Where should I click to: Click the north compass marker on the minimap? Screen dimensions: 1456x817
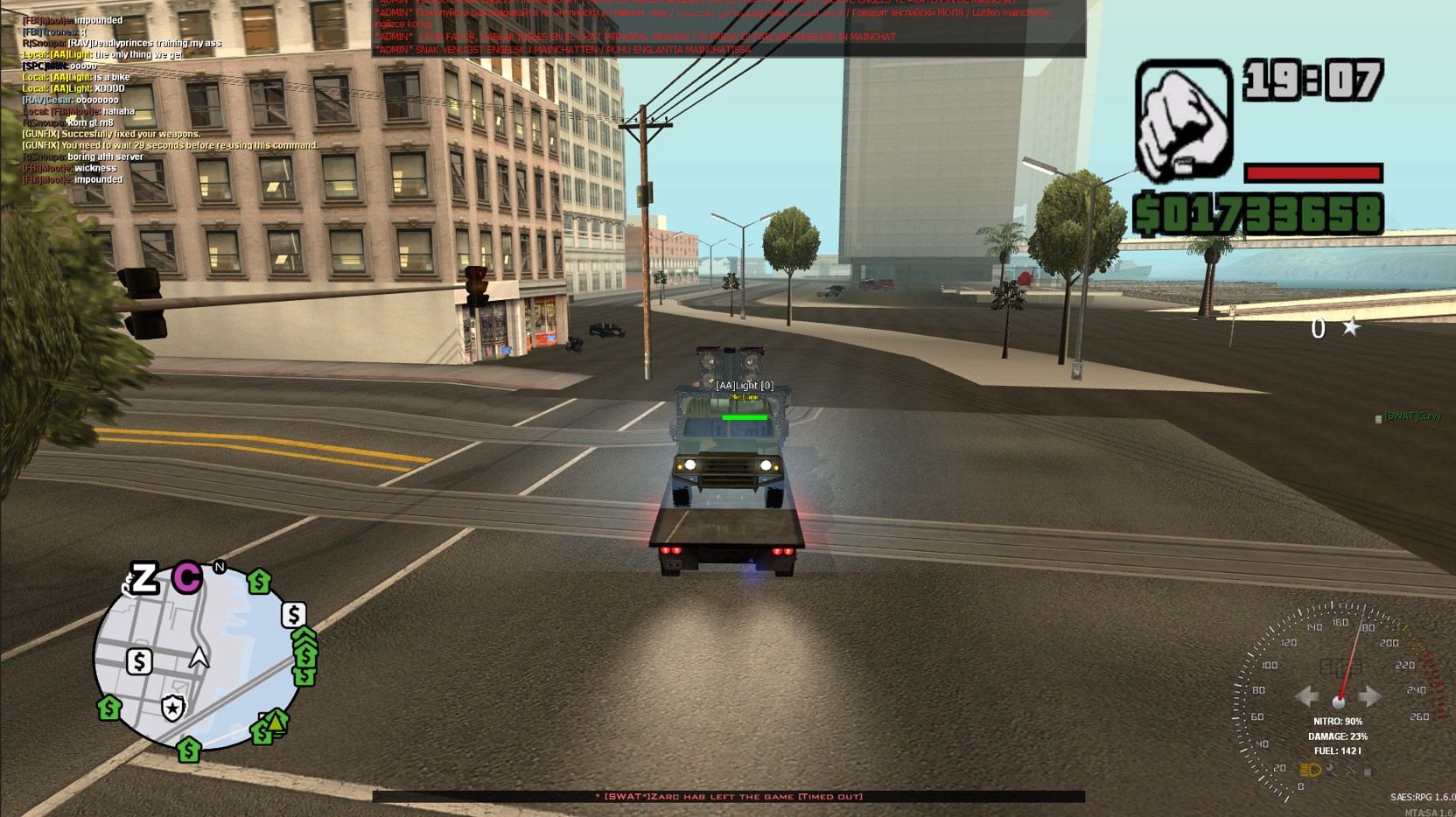click(220, 567)
